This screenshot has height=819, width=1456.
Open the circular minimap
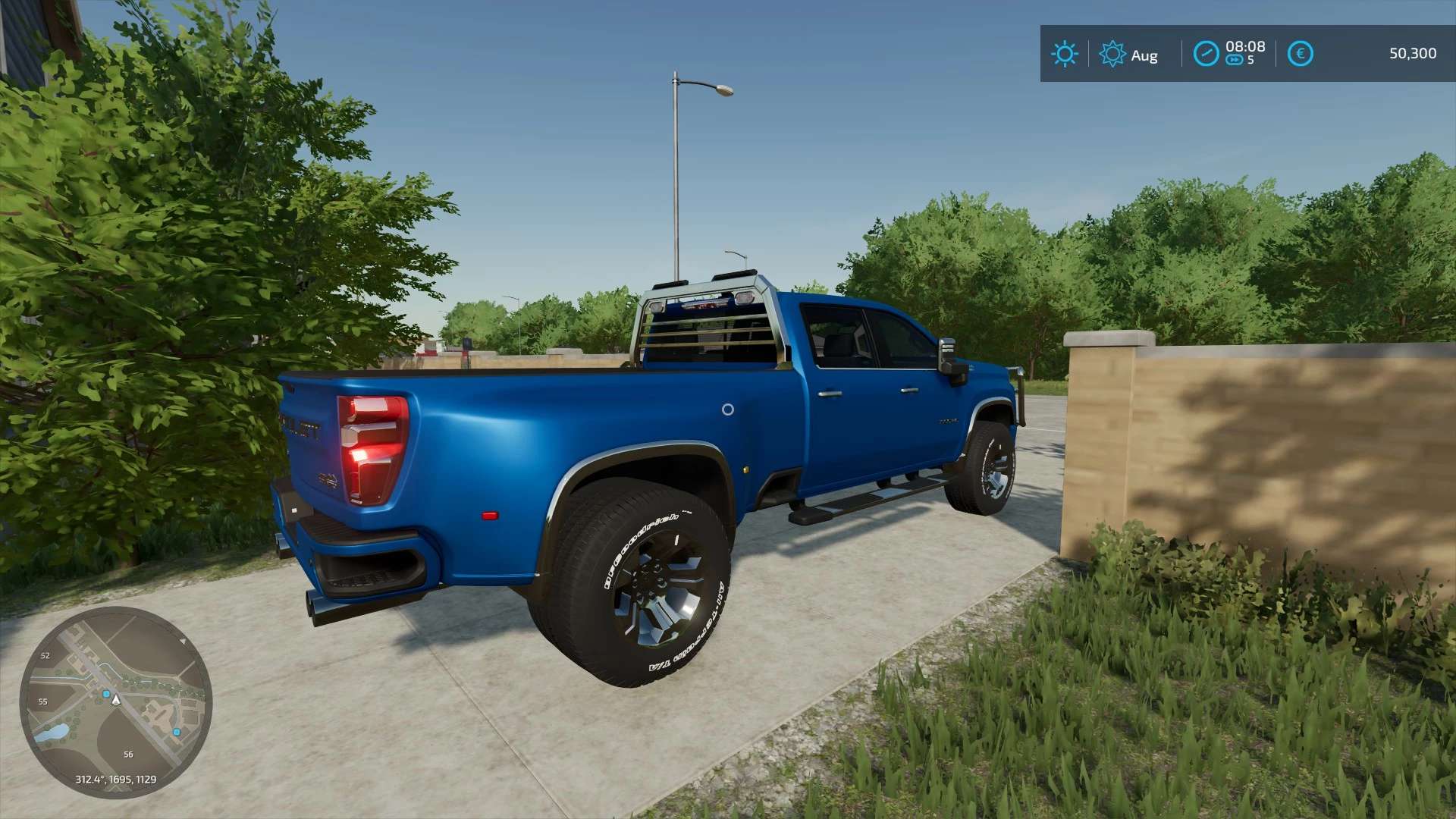[116, 702]
